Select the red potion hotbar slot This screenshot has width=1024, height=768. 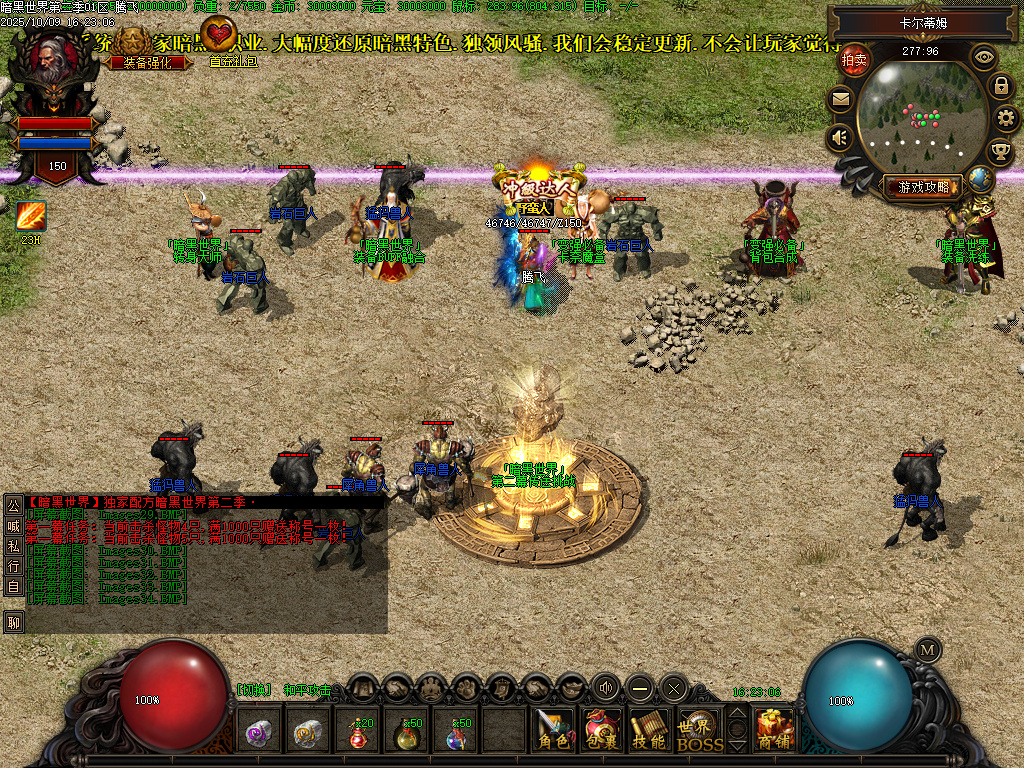tap(359, 733)
